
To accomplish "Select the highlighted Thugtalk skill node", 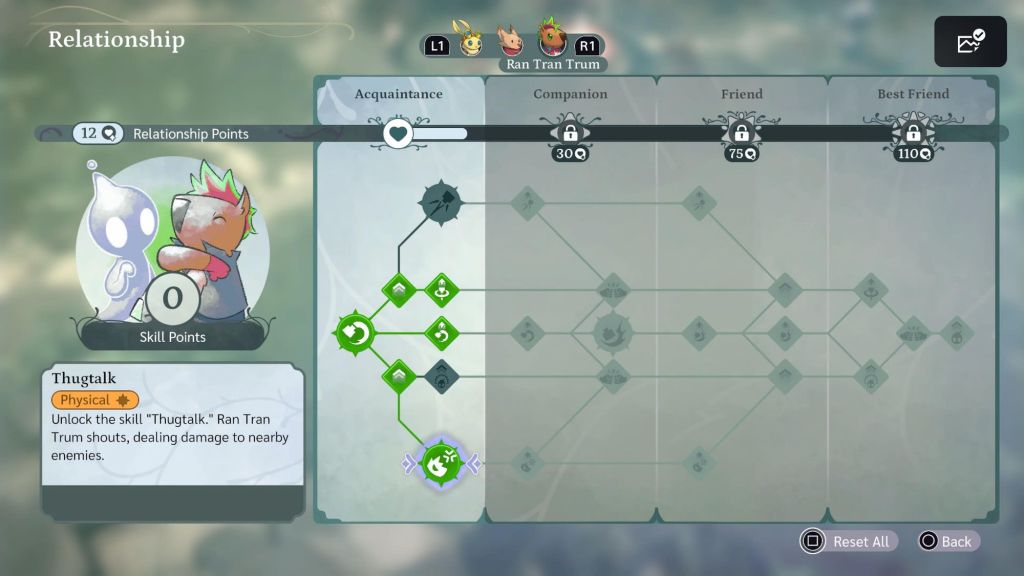I will [x=441, y=463].
